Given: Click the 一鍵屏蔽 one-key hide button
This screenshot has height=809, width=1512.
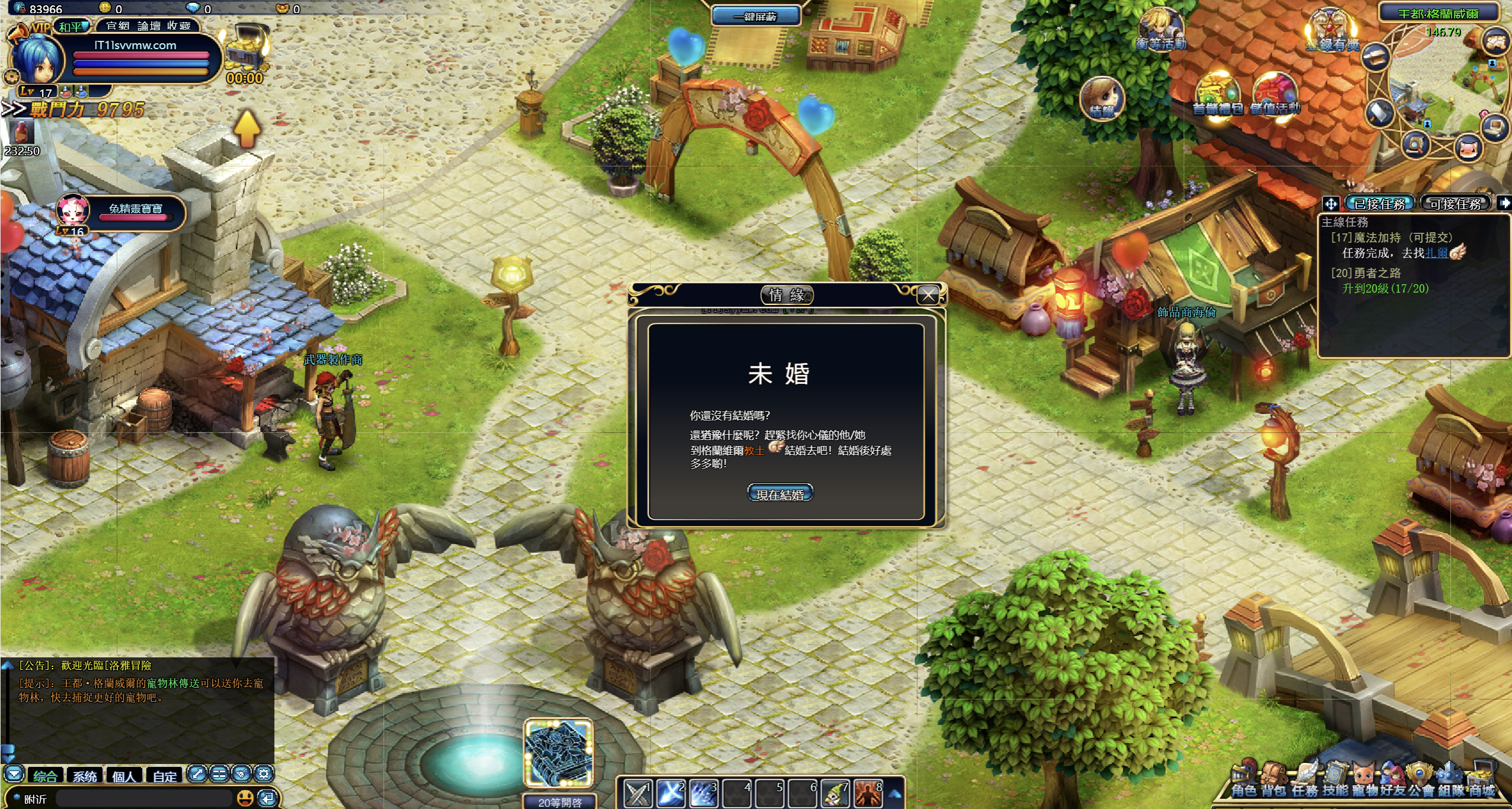Looking at the screenshot, I should pos(755,16).
